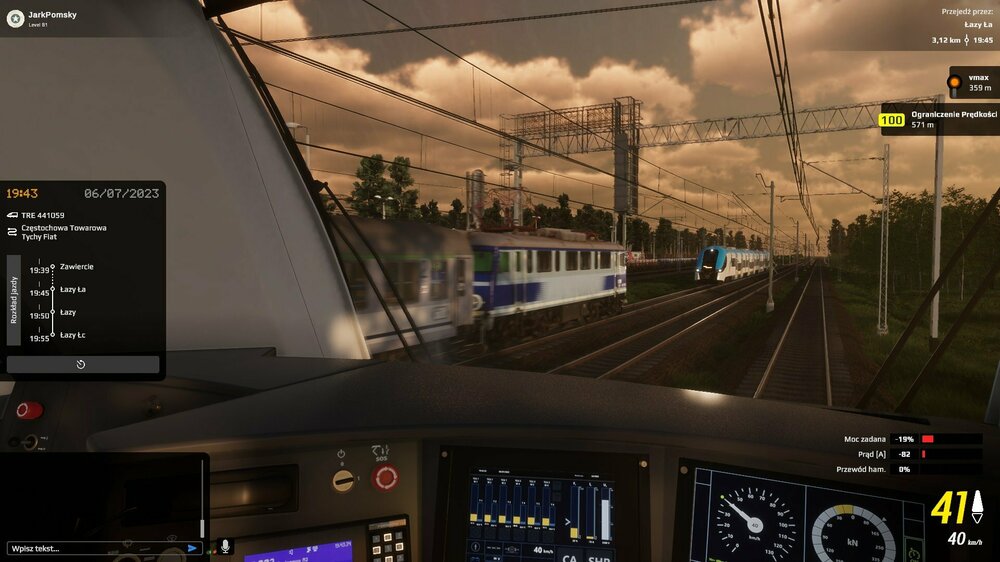Click the vmax signal indicator
1000x562 pixels.
(955, 82)
